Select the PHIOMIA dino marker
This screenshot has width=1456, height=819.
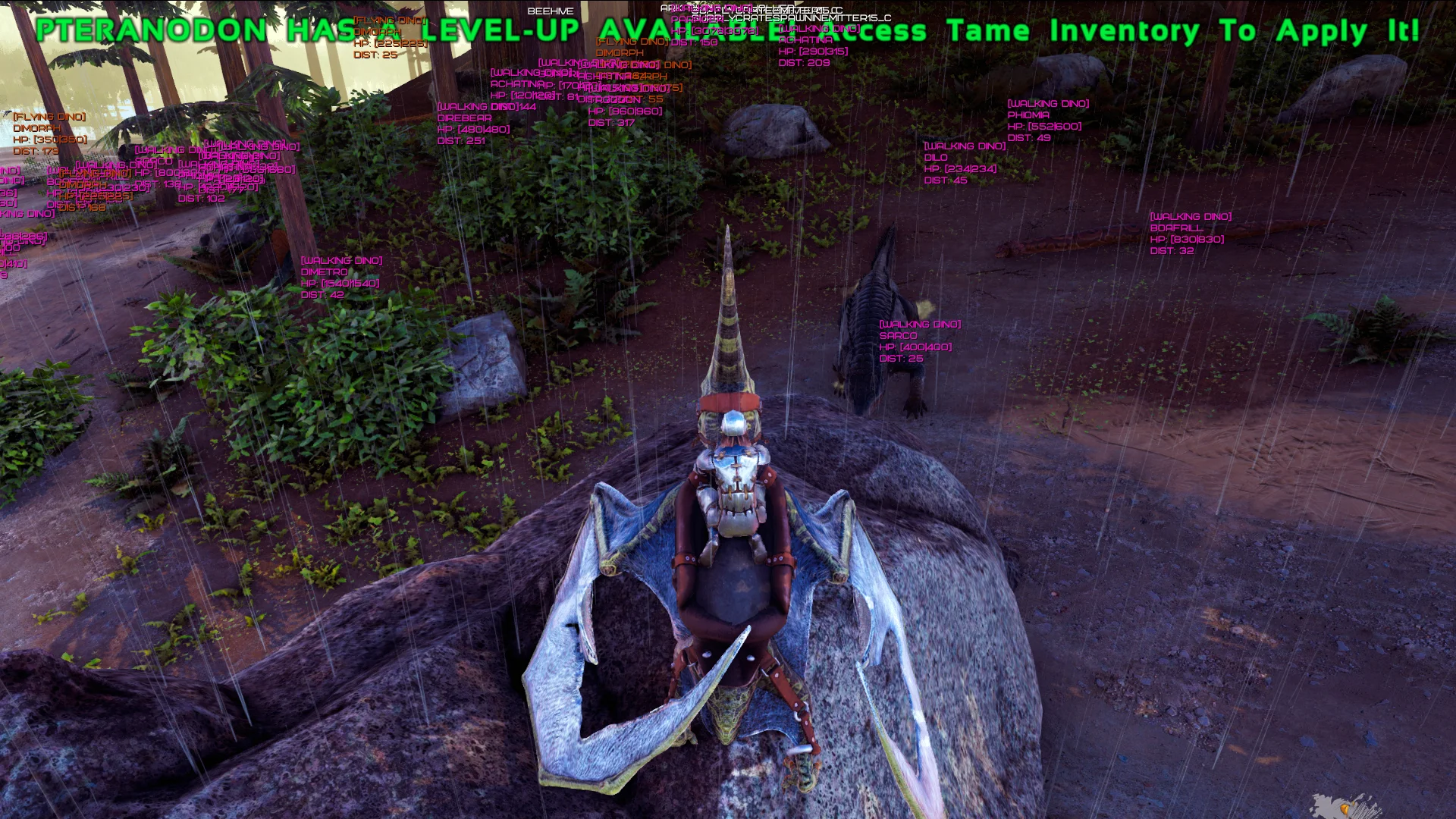pyautogui.click(x=1028, y=115)
